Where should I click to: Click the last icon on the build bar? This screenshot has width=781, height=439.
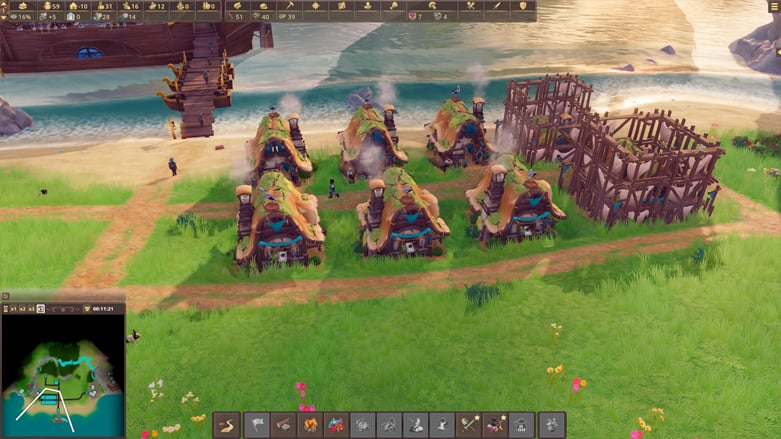(x=552, y=425)
